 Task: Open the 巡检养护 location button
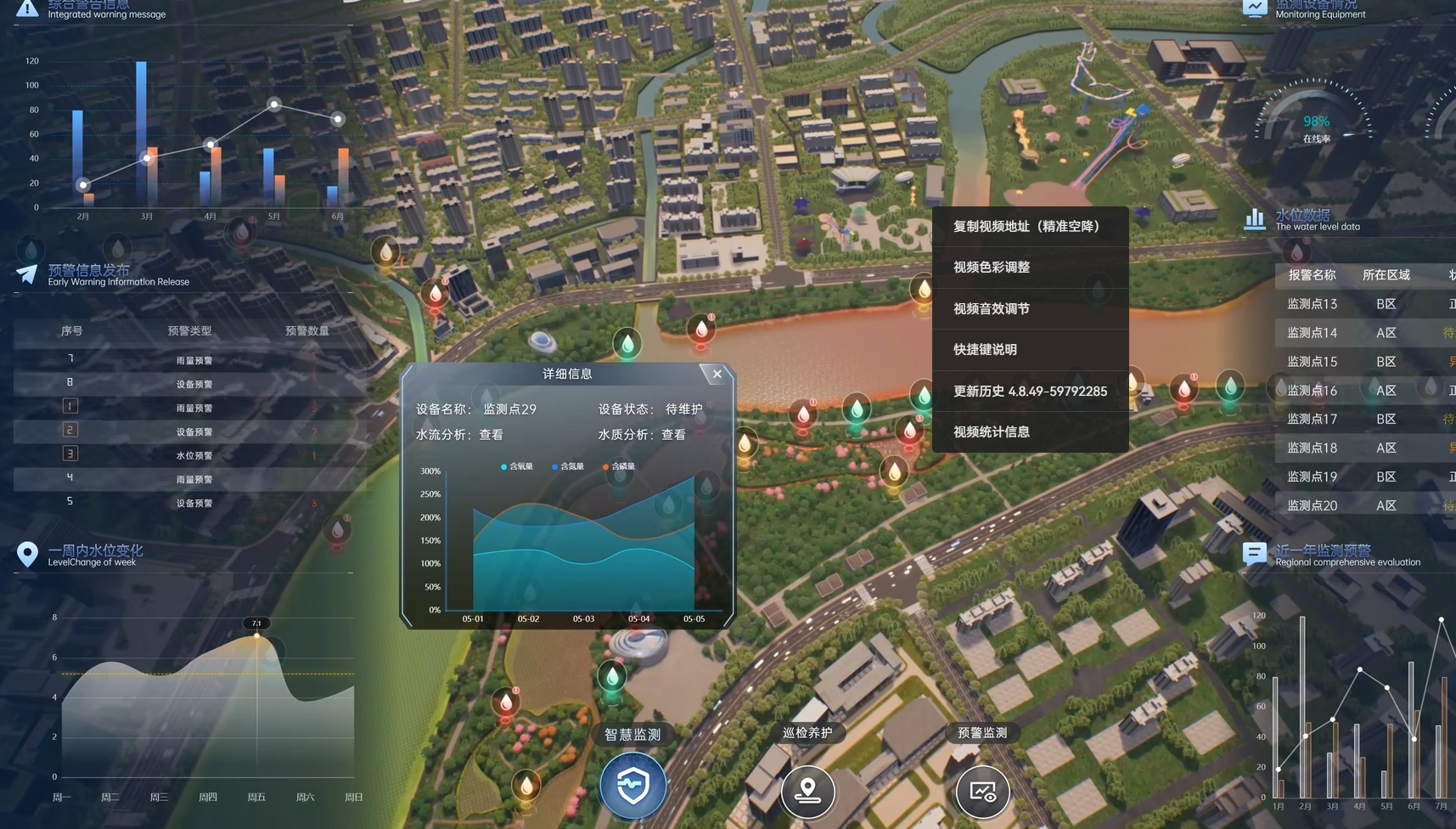pyautogui.click(x=807, y=791)
